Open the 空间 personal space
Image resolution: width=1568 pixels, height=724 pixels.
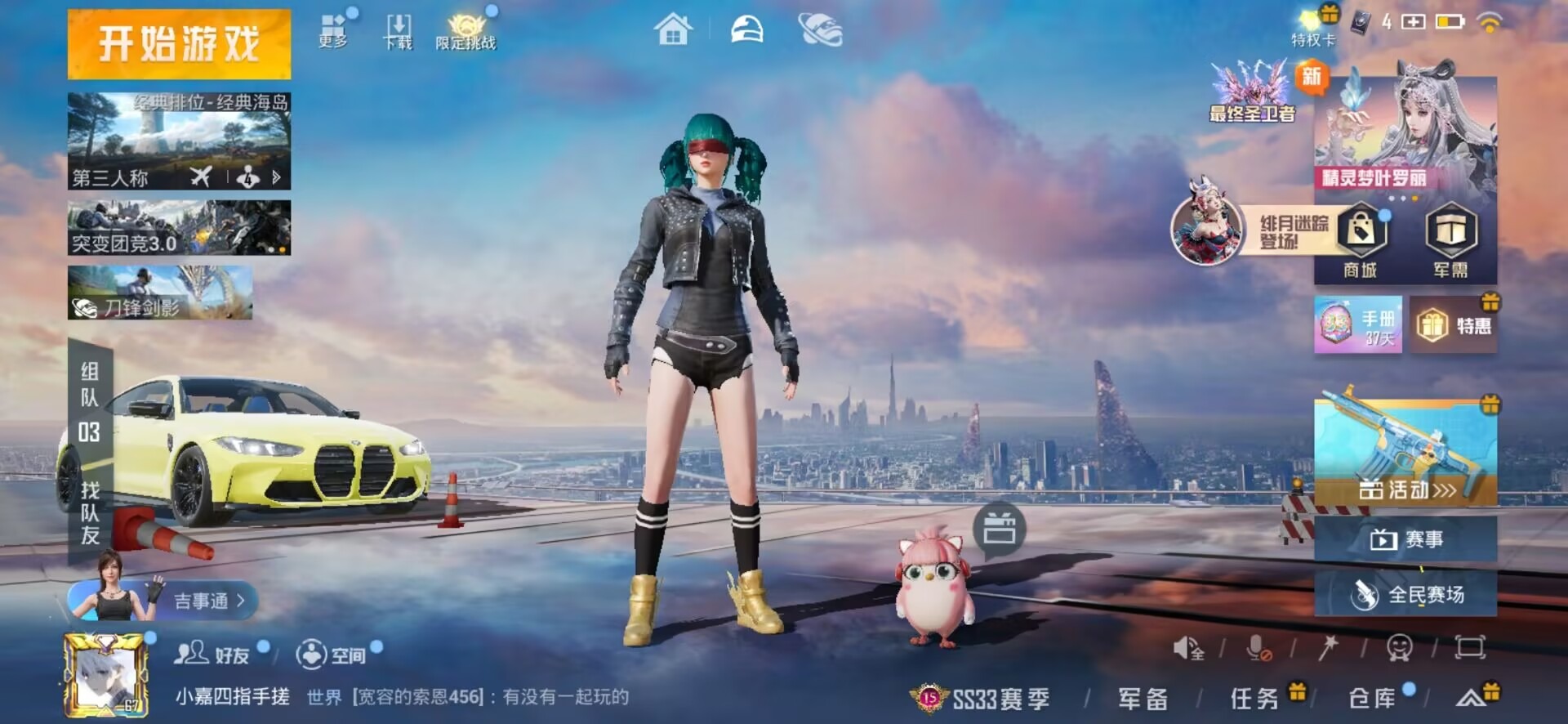tap(332, 655)
